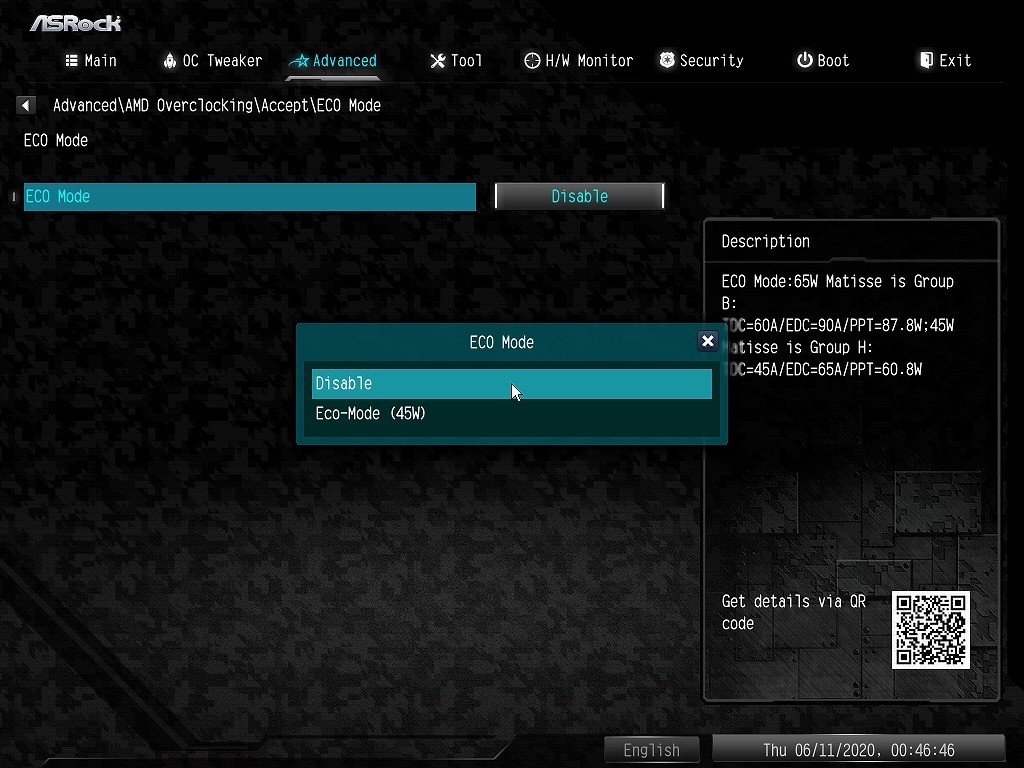Choose Disable in the ECO Mode popup
Viewport: 1024px width, 768px height.
(x=511, y=384)
